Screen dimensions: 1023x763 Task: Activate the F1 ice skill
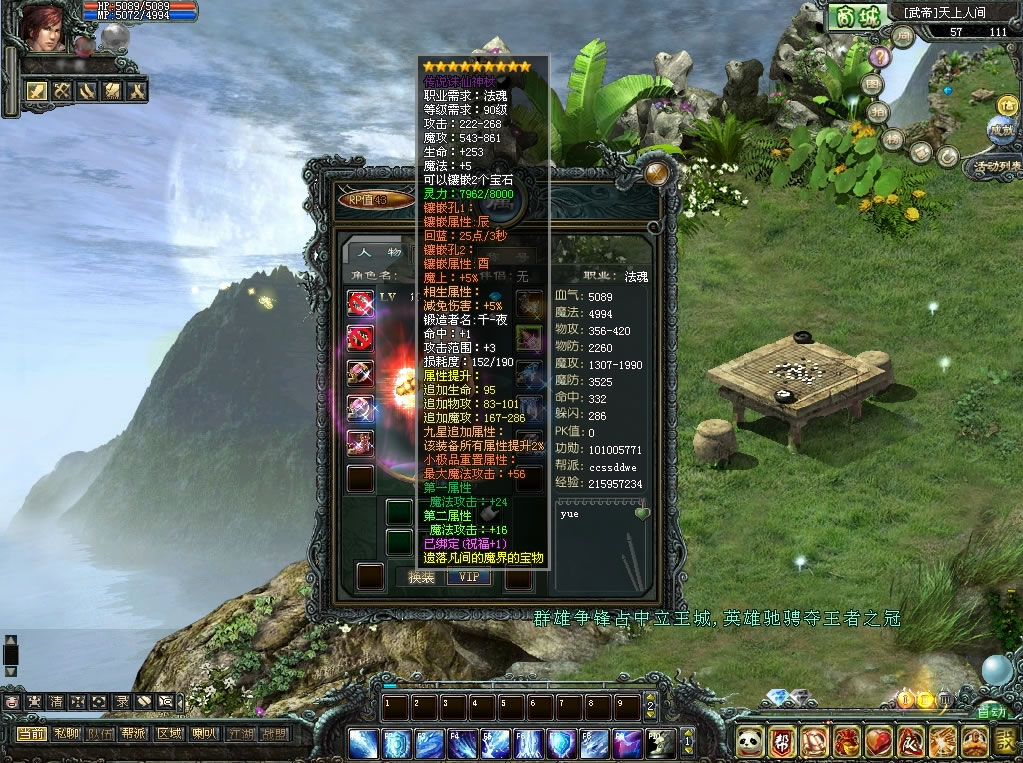[364, 744]
